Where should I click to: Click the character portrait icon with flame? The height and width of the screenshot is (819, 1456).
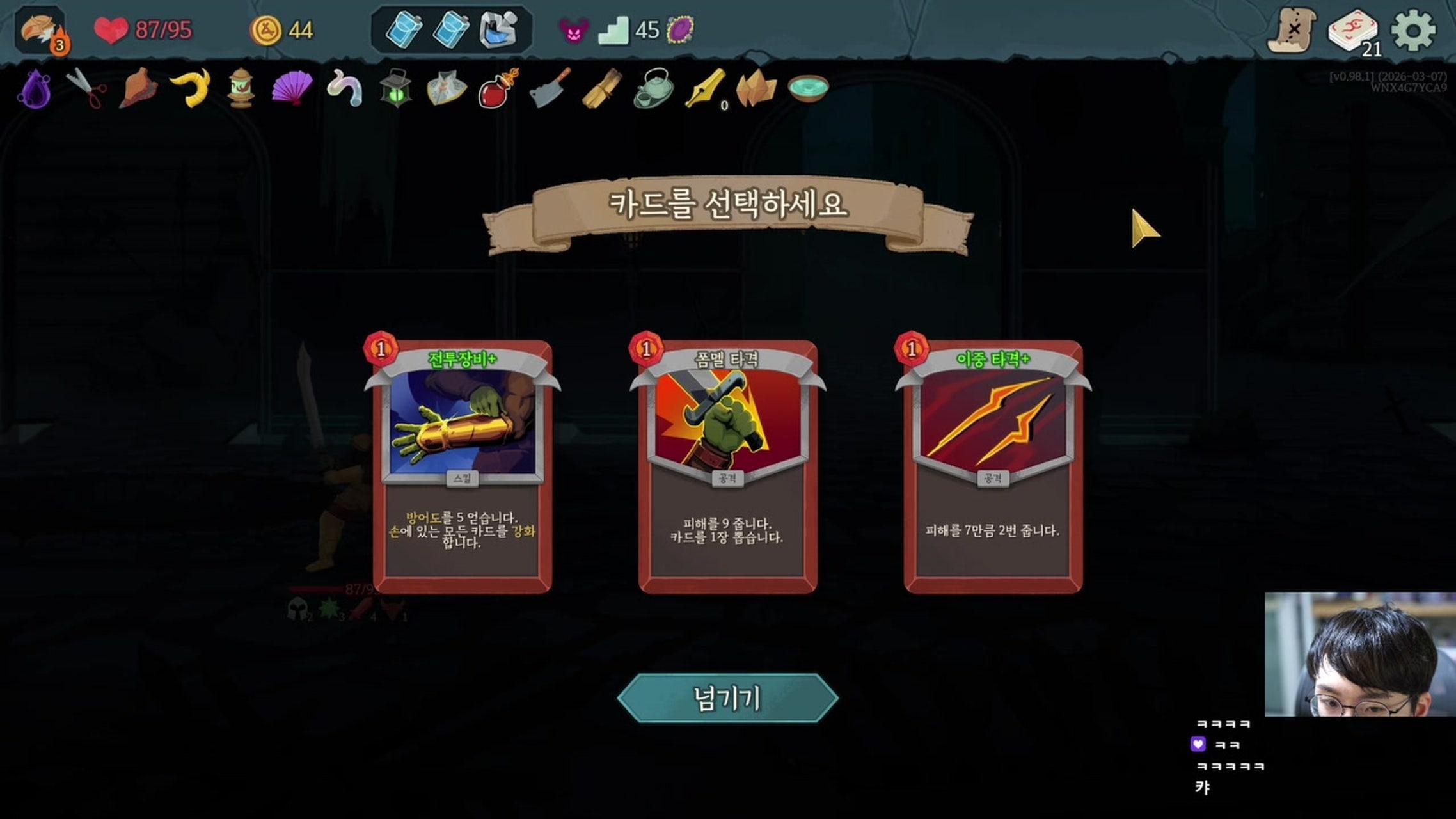(40, 30)
